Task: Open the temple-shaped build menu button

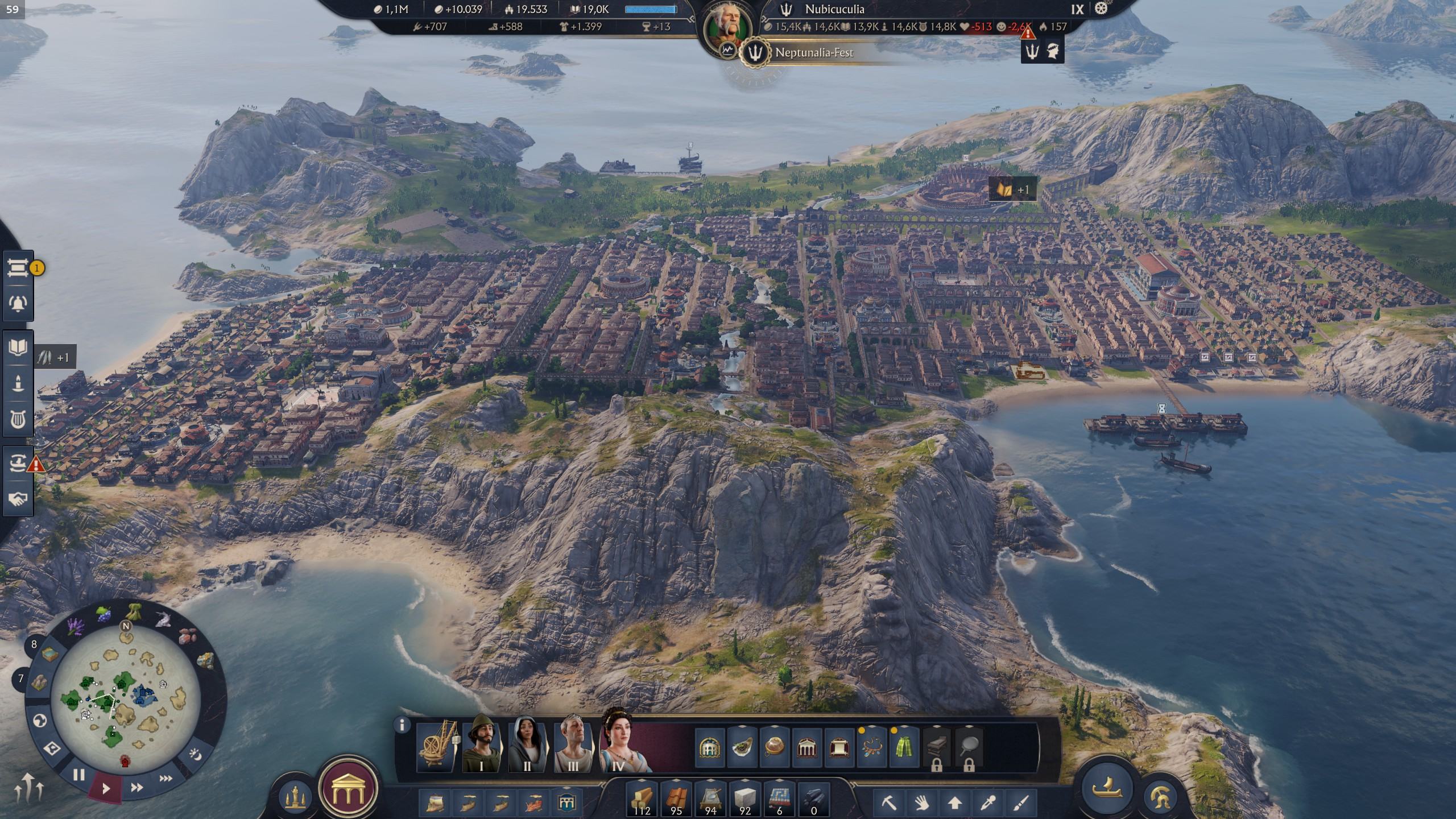Action: pyautogui.click(x=349, y=790)
